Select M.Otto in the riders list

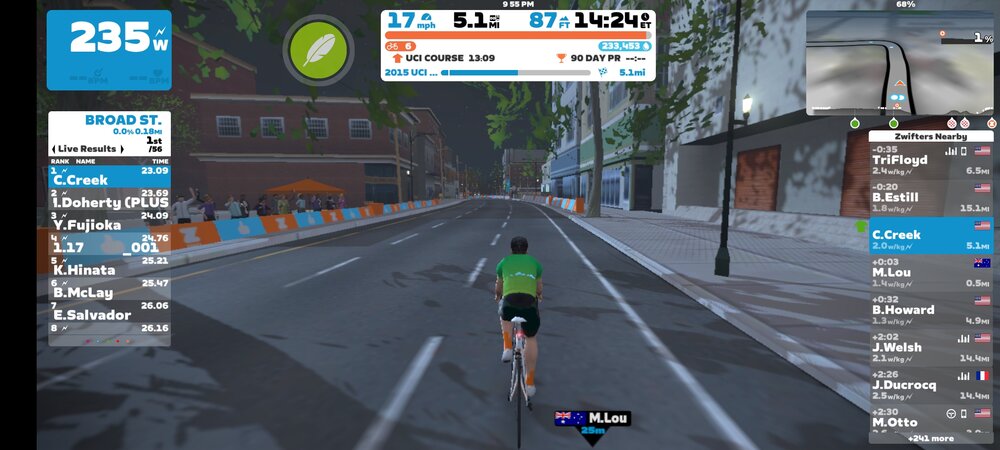[930, 420]
